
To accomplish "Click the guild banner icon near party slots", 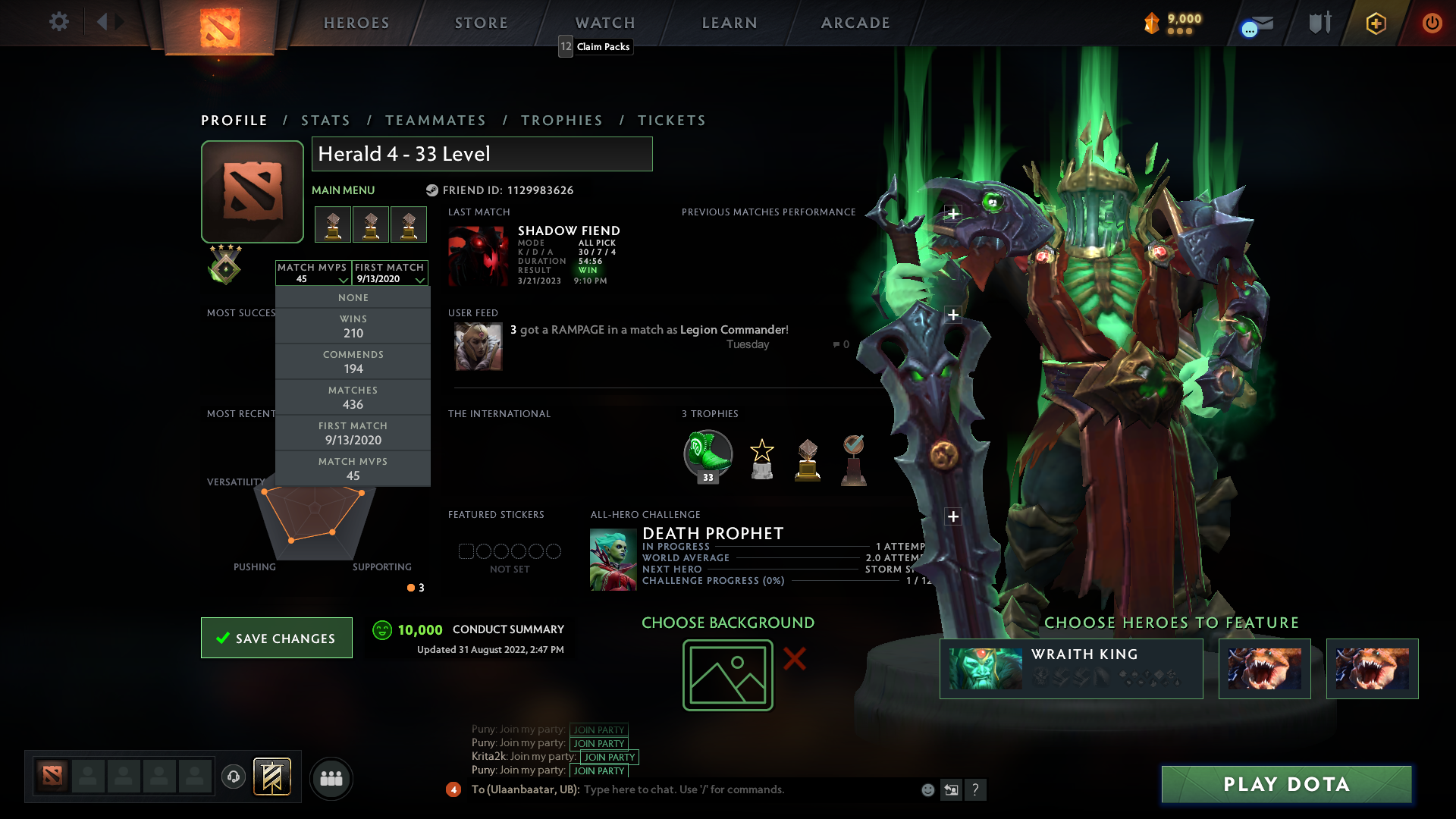I will coord(273,778).
